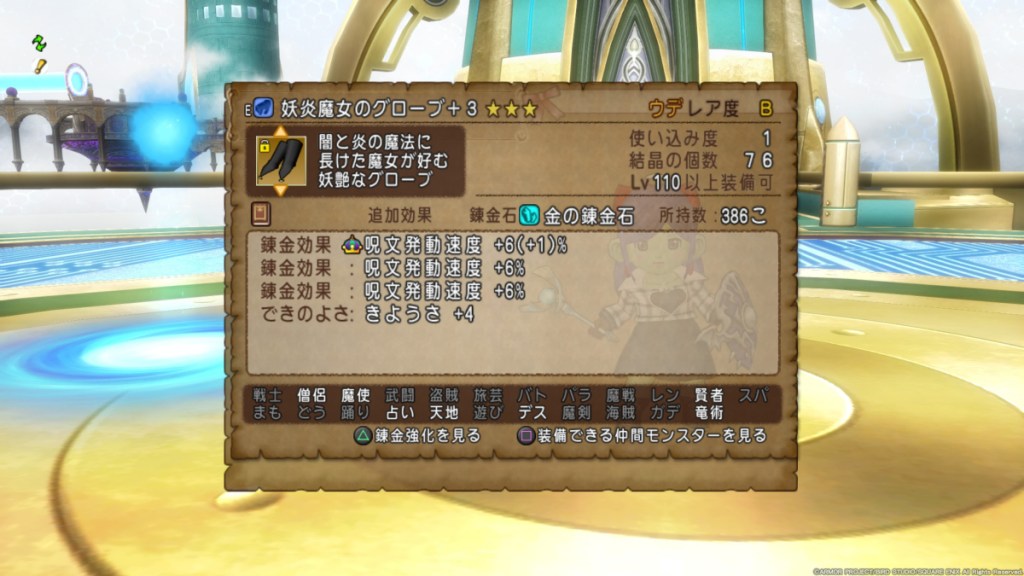The width and height of the screenshot is (1024, 576).
Task: Select the できのよさ きようさ +4 row
Action: tap(368, 314)
